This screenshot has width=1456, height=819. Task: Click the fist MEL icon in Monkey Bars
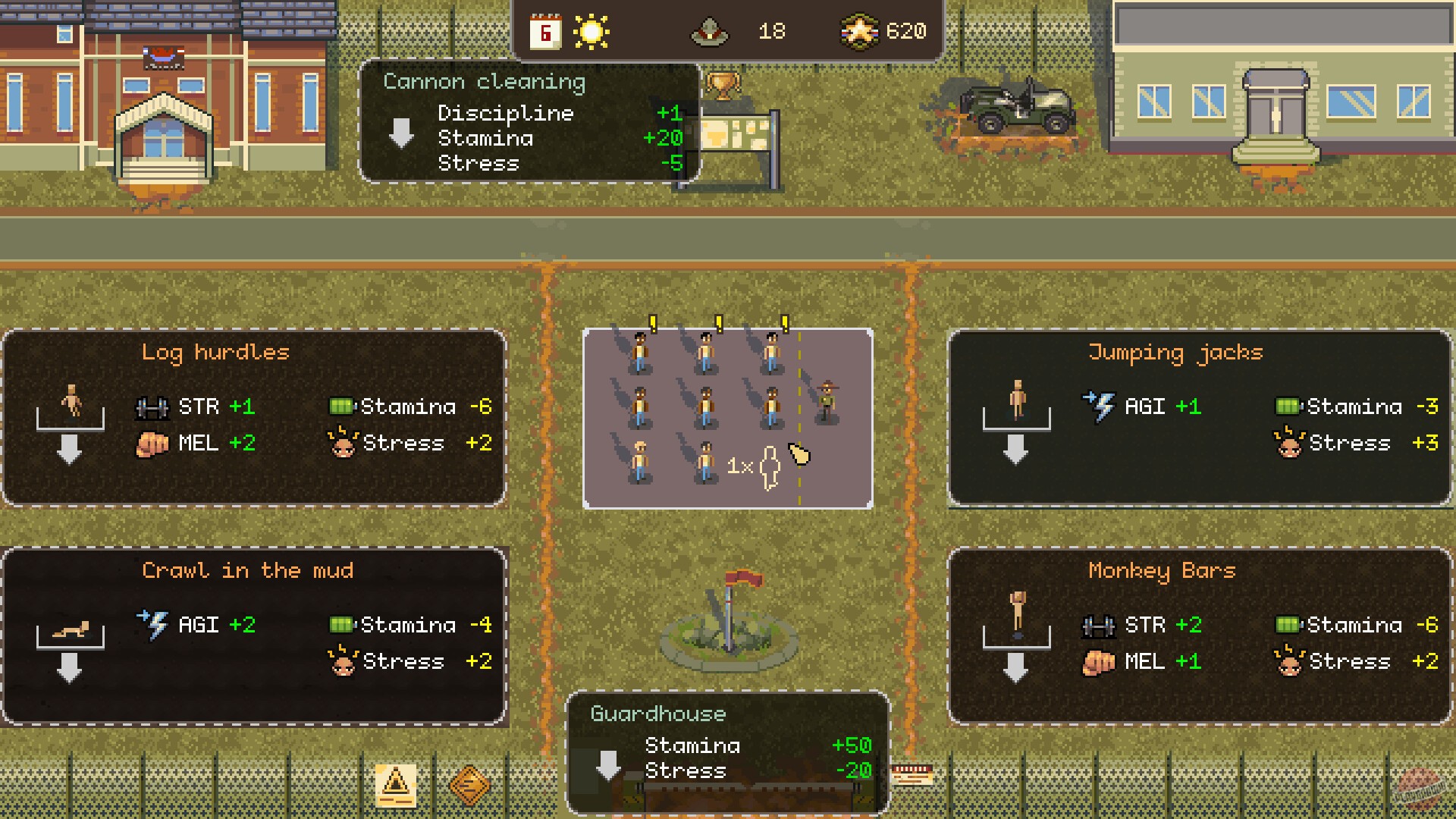tap(1097, 661)
